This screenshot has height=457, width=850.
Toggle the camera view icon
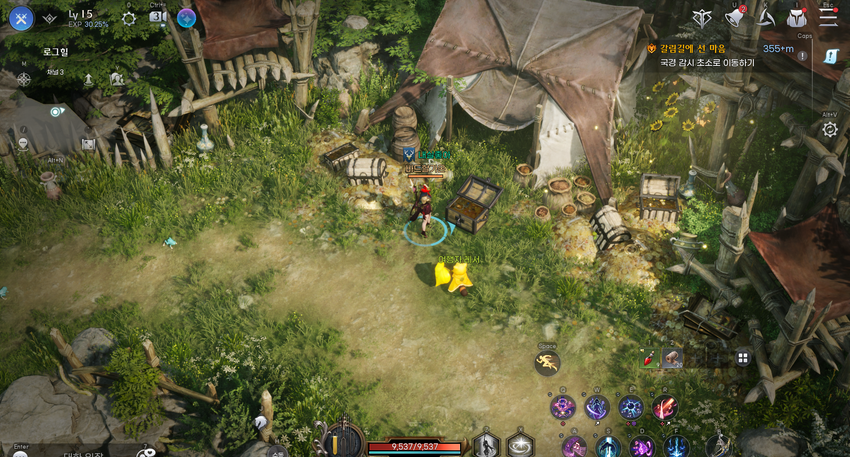tap(157, 17)
